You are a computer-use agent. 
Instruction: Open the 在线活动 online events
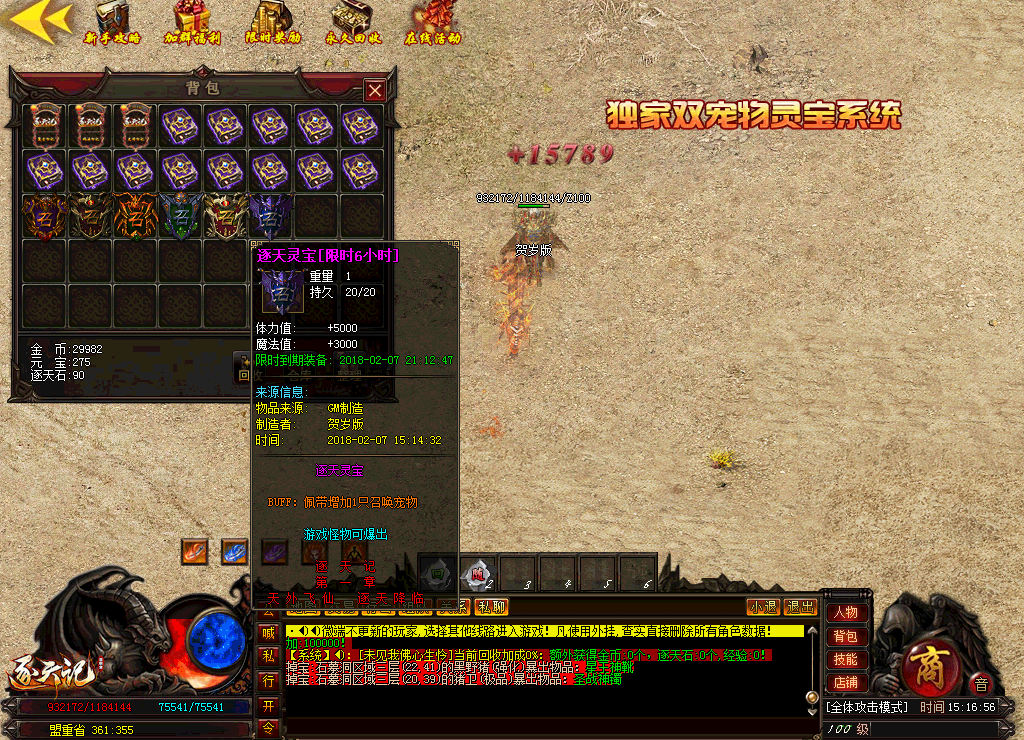point(432,22)
